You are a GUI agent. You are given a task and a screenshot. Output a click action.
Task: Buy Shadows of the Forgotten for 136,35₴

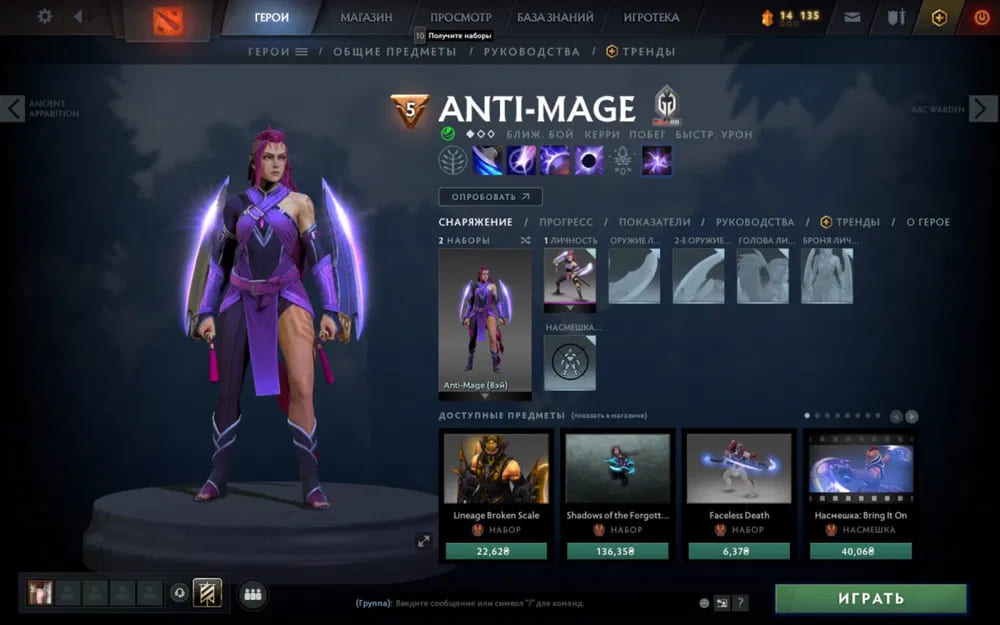617,550
